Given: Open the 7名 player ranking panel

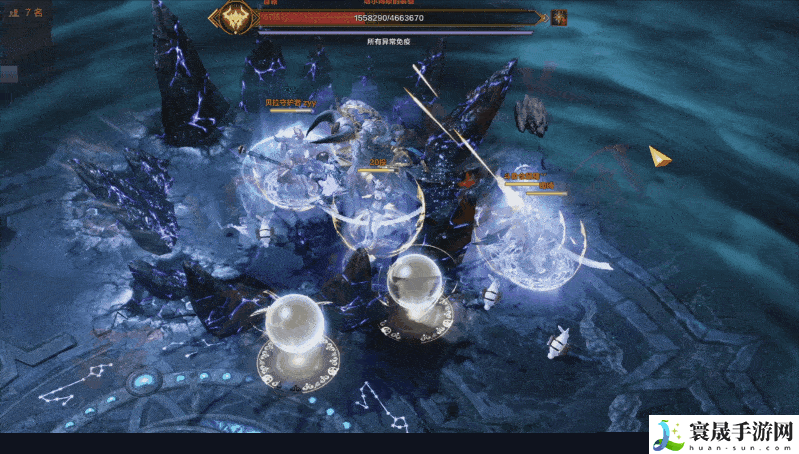Looking at the screenshot, I should 26,13.
